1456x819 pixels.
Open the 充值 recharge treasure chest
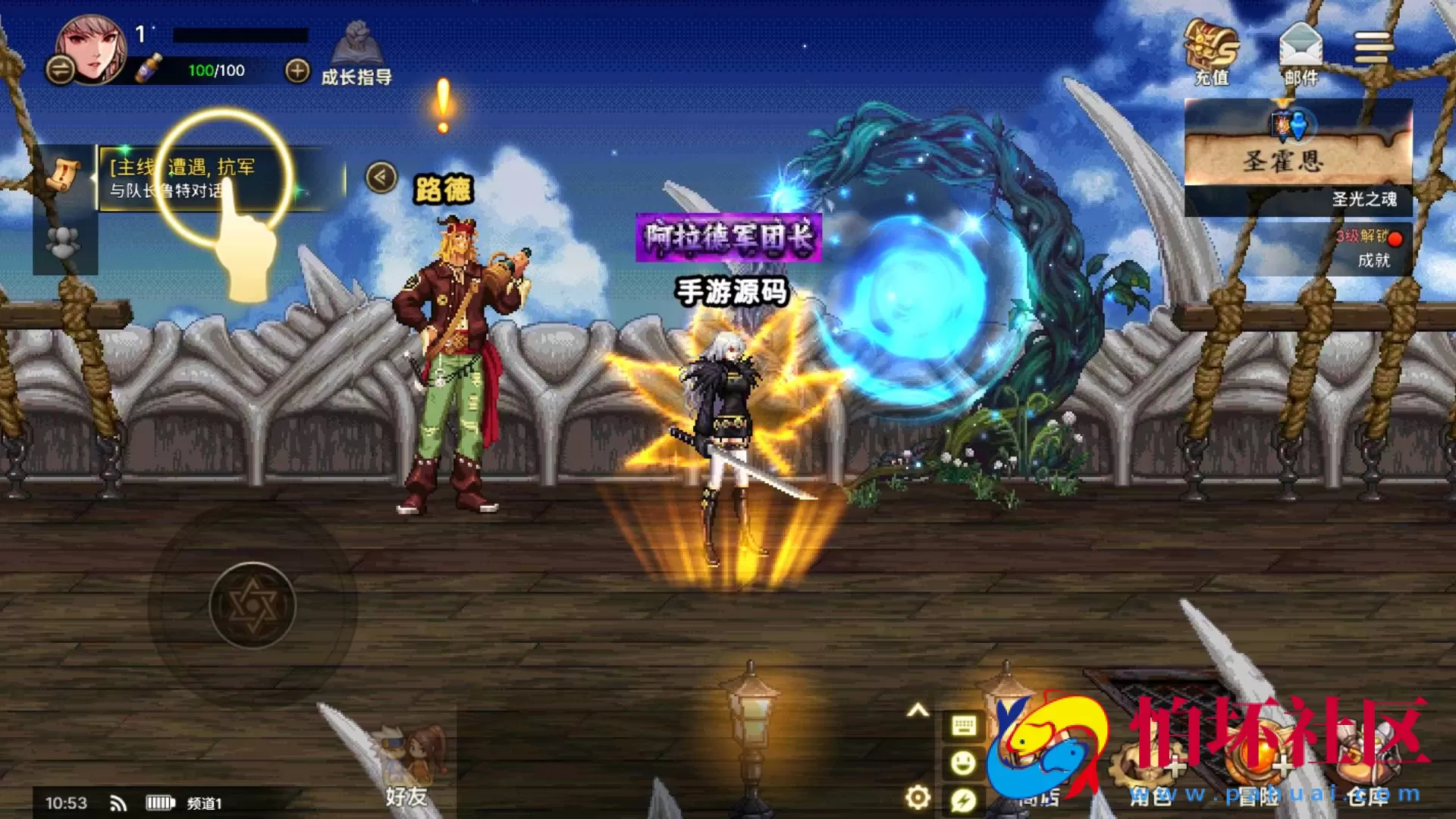click(1211, 52)
